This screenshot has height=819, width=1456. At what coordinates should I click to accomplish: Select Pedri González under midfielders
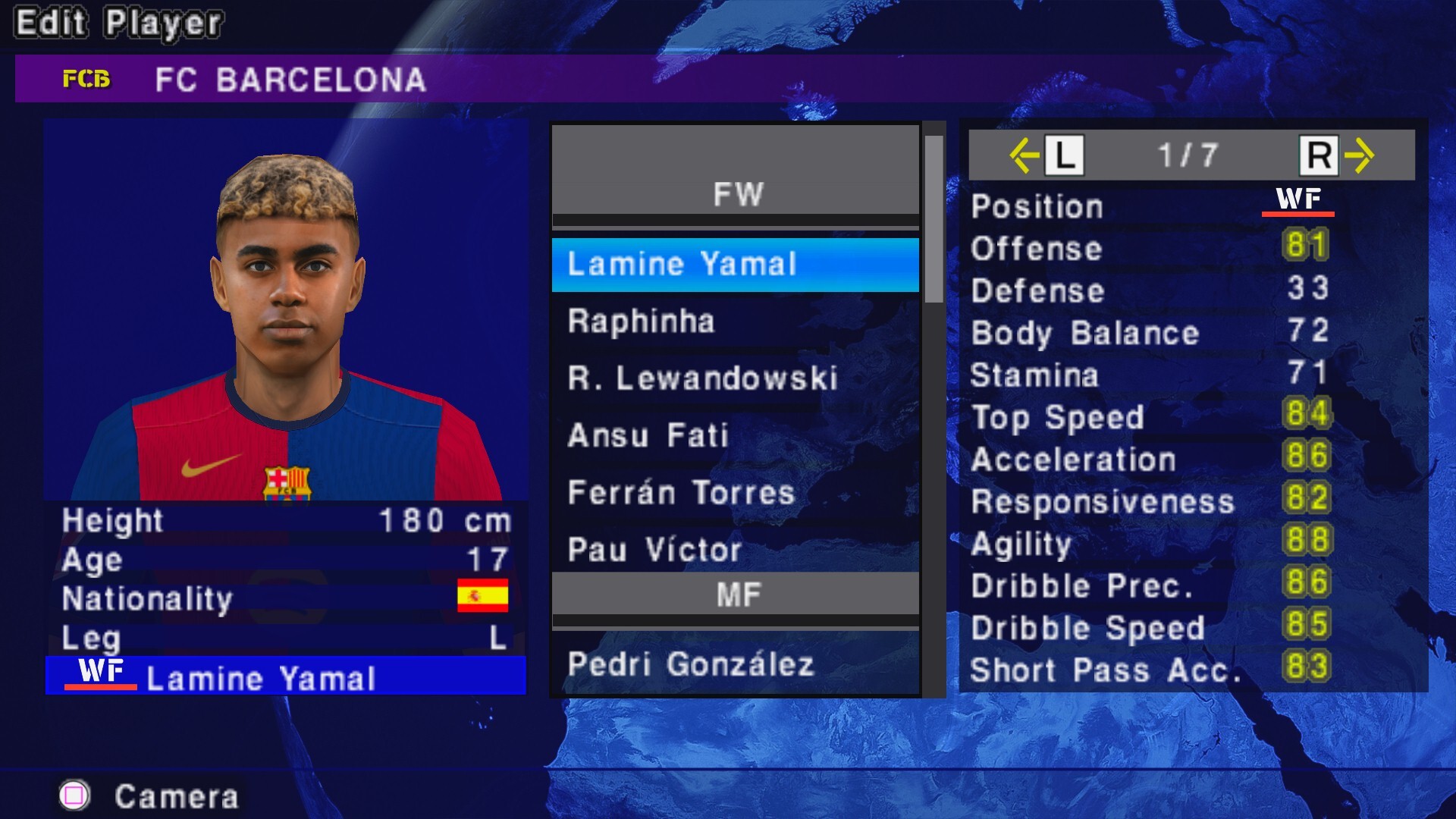coord(734,664)
